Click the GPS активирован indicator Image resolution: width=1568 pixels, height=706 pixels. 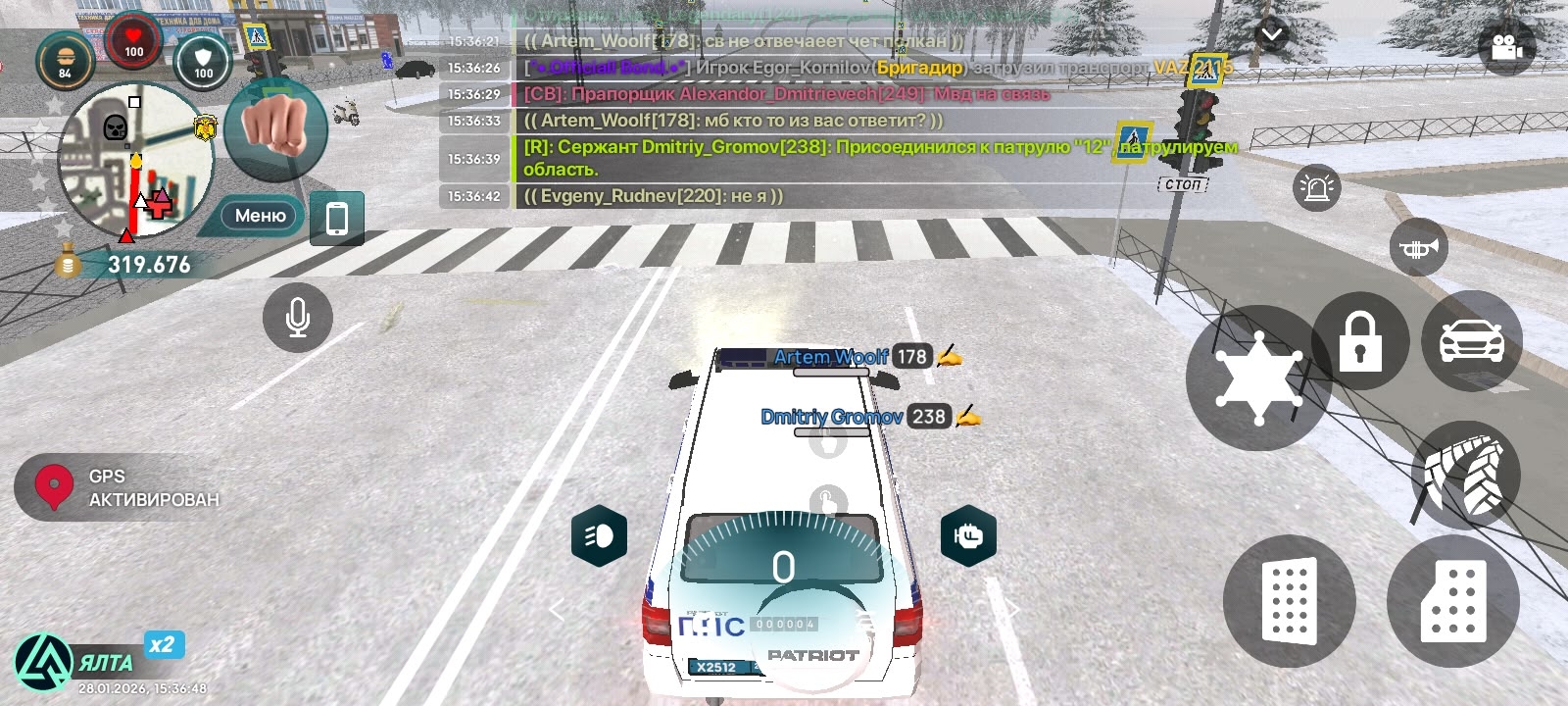pos(118,487)
